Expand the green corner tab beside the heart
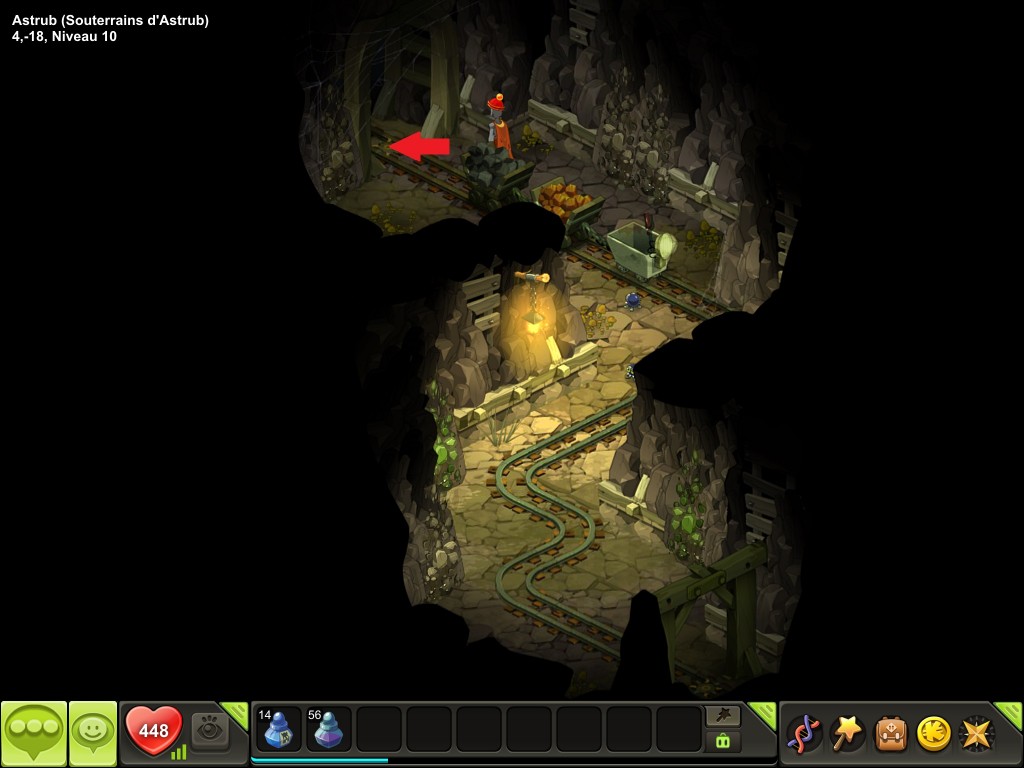The height and width of the screenshot is (768, 1024). pos(236,712)
